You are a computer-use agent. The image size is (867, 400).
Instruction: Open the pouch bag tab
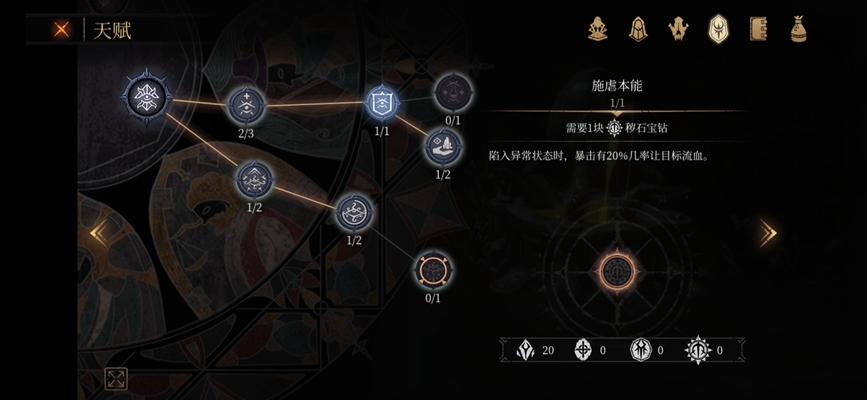[798, 29]
